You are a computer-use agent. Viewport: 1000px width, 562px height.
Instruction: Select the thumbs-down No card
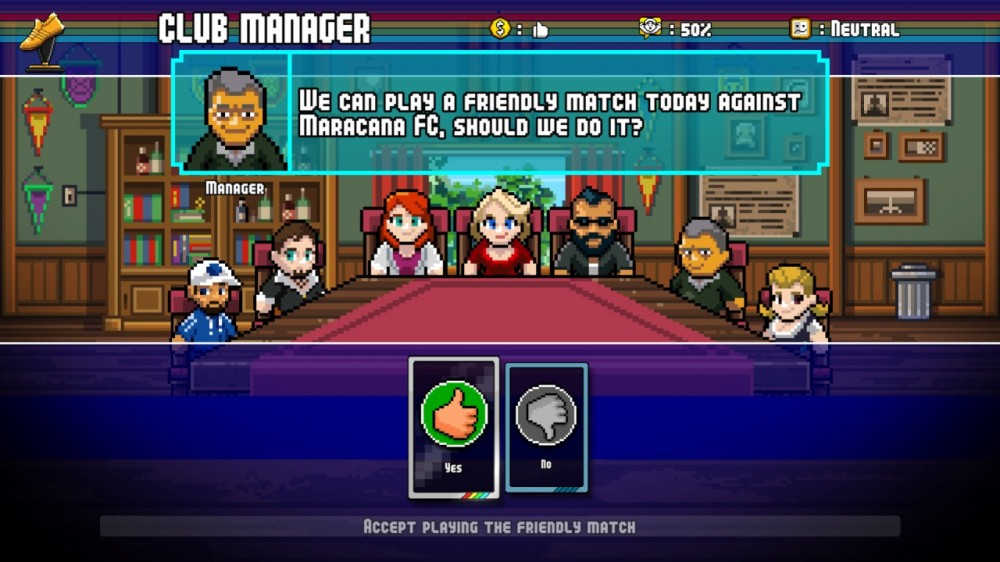(x=546, y=425)
